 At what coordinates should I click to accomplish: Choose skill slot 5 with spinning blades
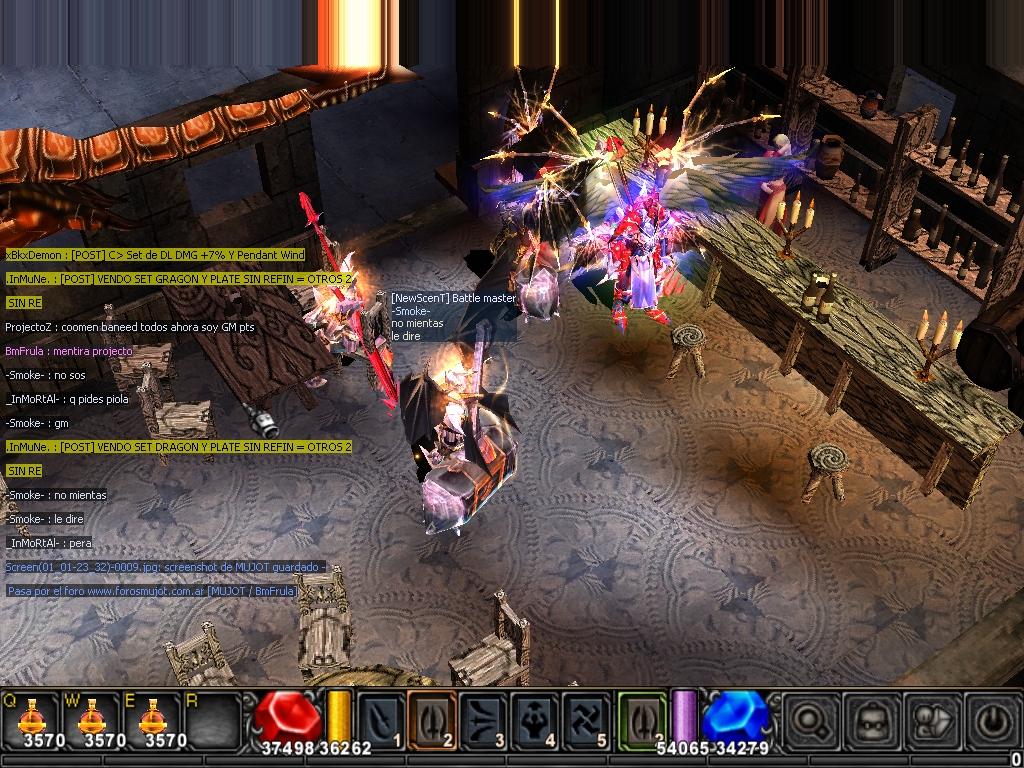click(586, 719)
